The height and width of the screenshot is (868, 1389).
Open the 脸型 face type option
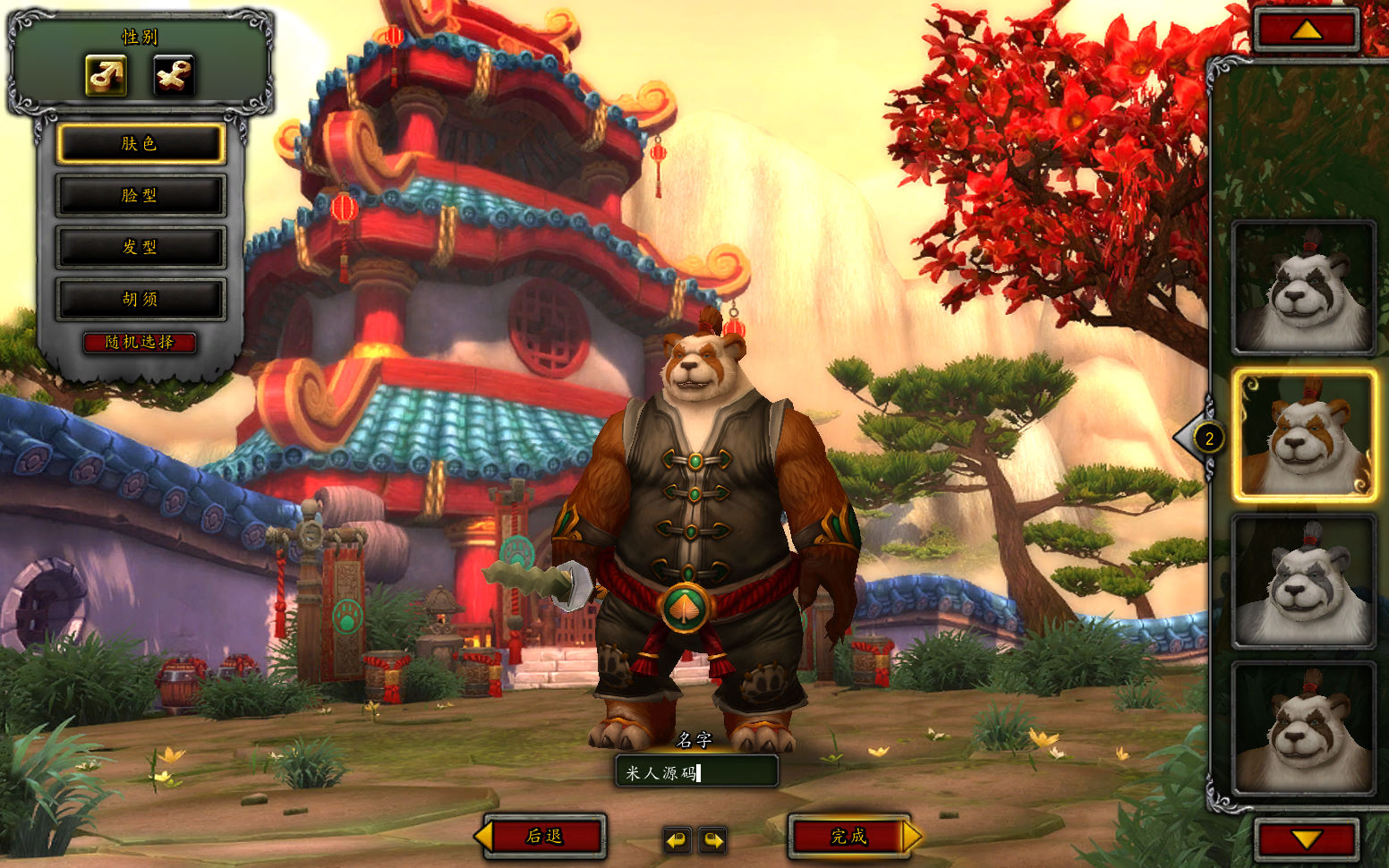[x=140, y=195]
